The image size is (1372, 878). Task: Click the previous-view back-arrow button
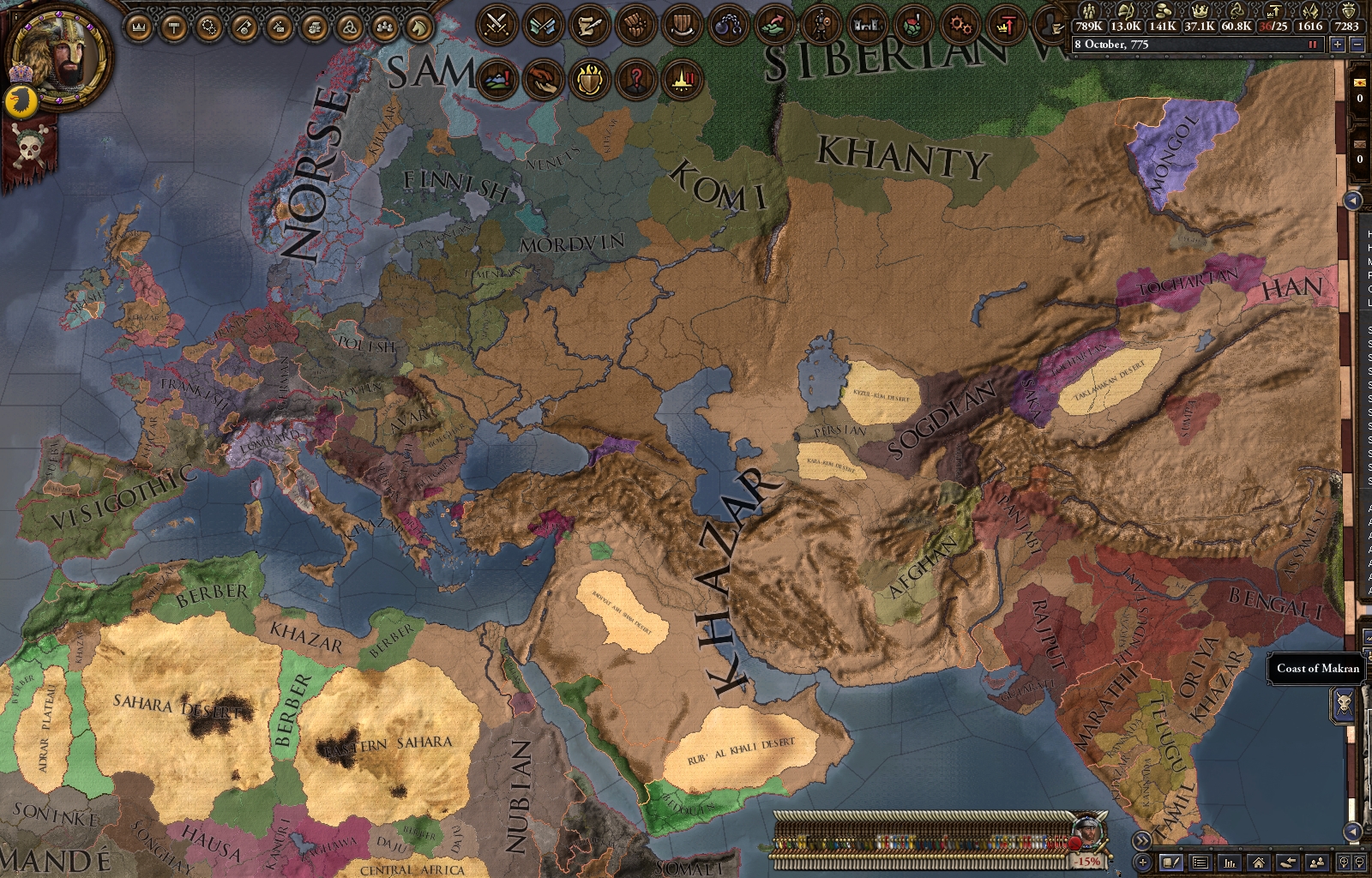click(x=1288, y=862)
